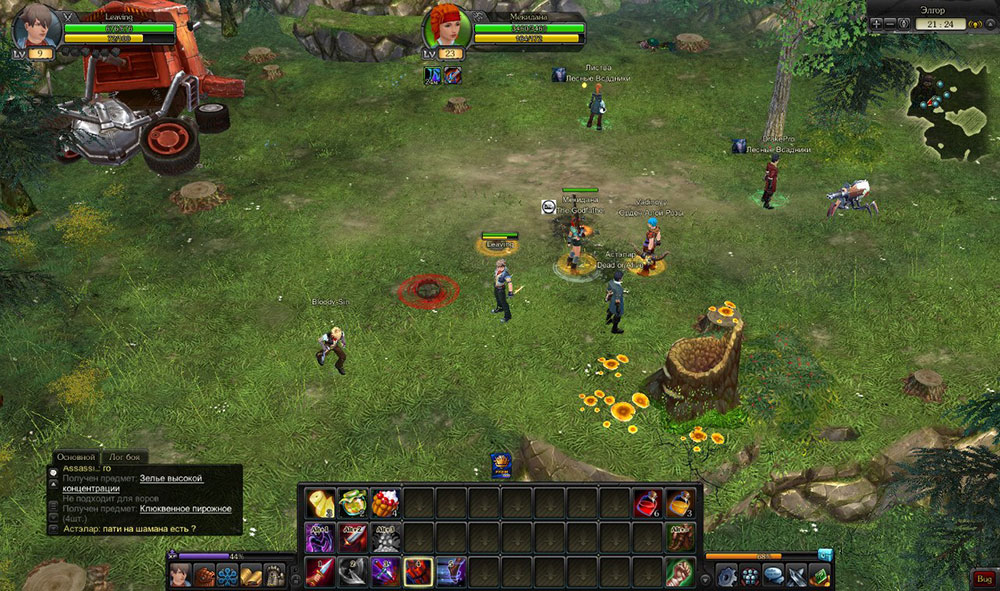Image resolution: width=1000 pixels, height=591 pixels.
Task: Open the Клюквенное пирожное item link
Action: (x=187, y=508)
